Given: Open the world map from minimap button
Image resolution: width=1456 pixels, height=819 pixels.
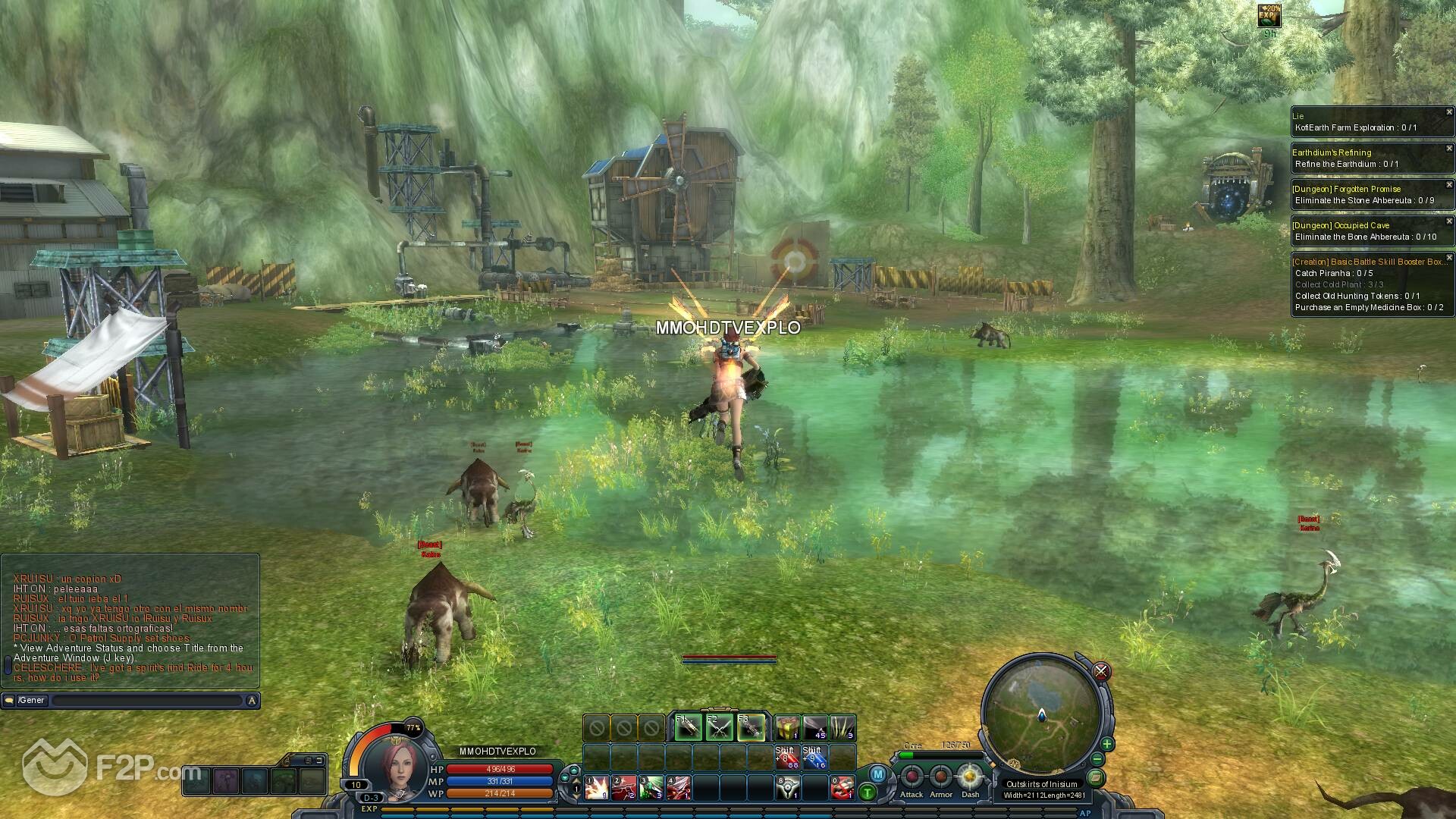Looking at the screenshot, I should tap(1095, 777).
